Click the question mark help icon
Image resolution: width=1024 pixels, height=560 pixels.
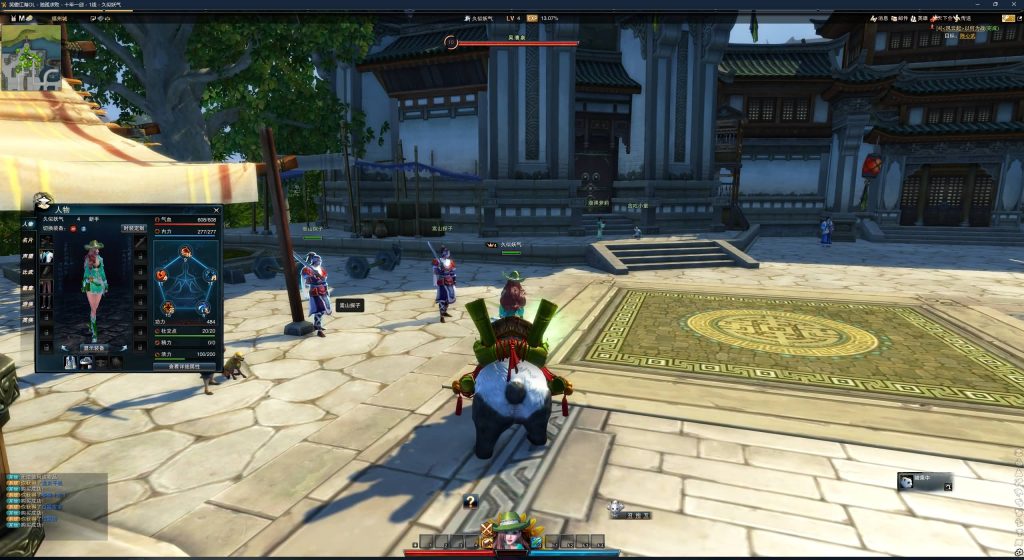470,502
